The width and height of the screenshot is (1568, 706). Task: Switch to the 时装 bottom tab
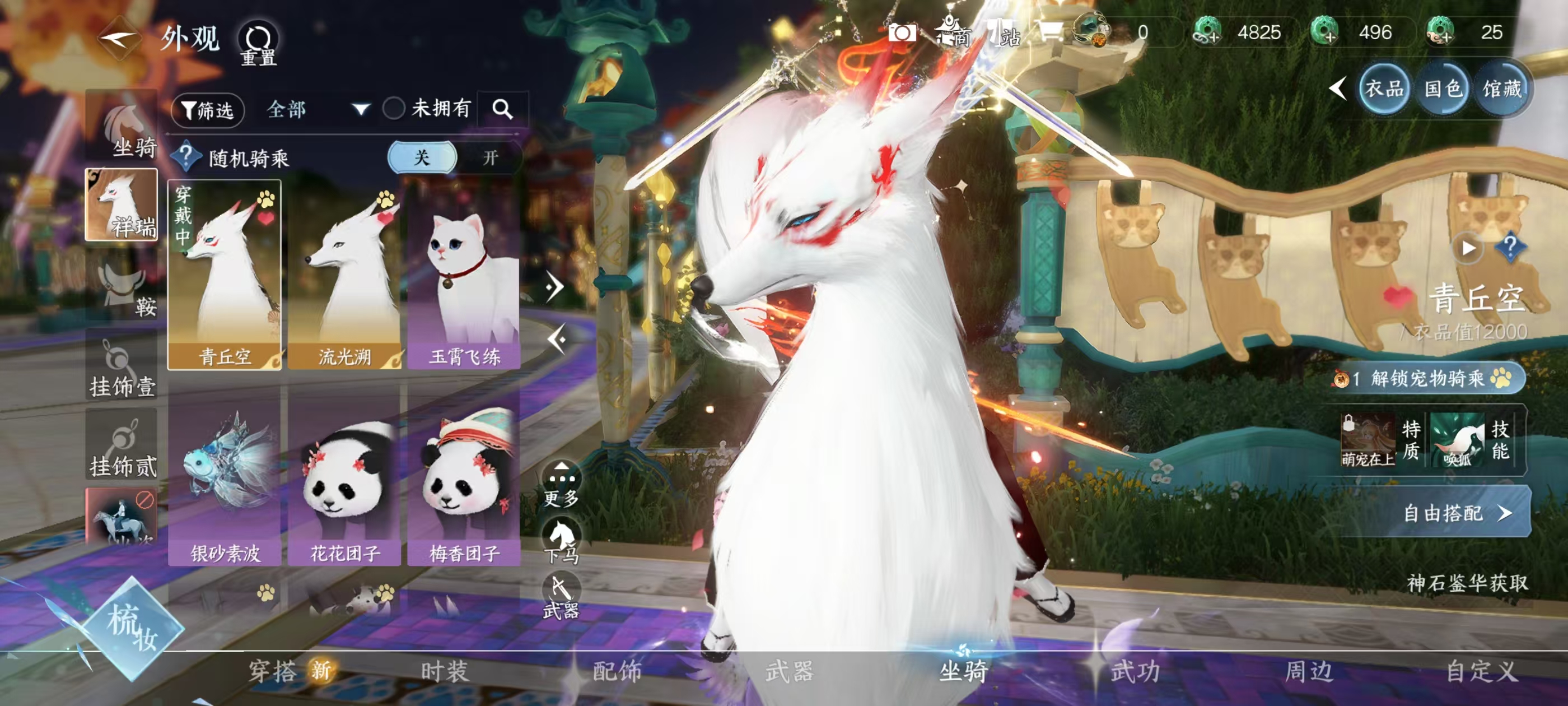(x=444, y=671)
